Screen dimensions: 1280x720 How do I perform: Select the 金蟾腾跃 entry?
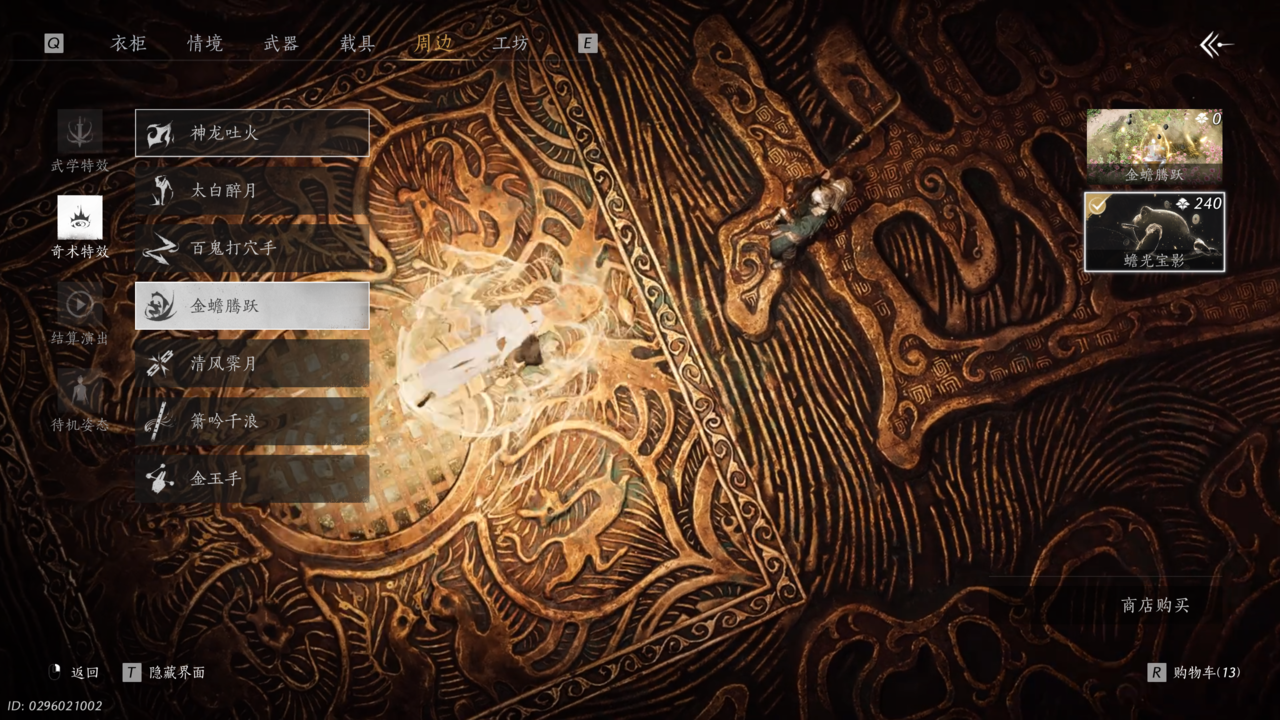click(x=252, y=306)
